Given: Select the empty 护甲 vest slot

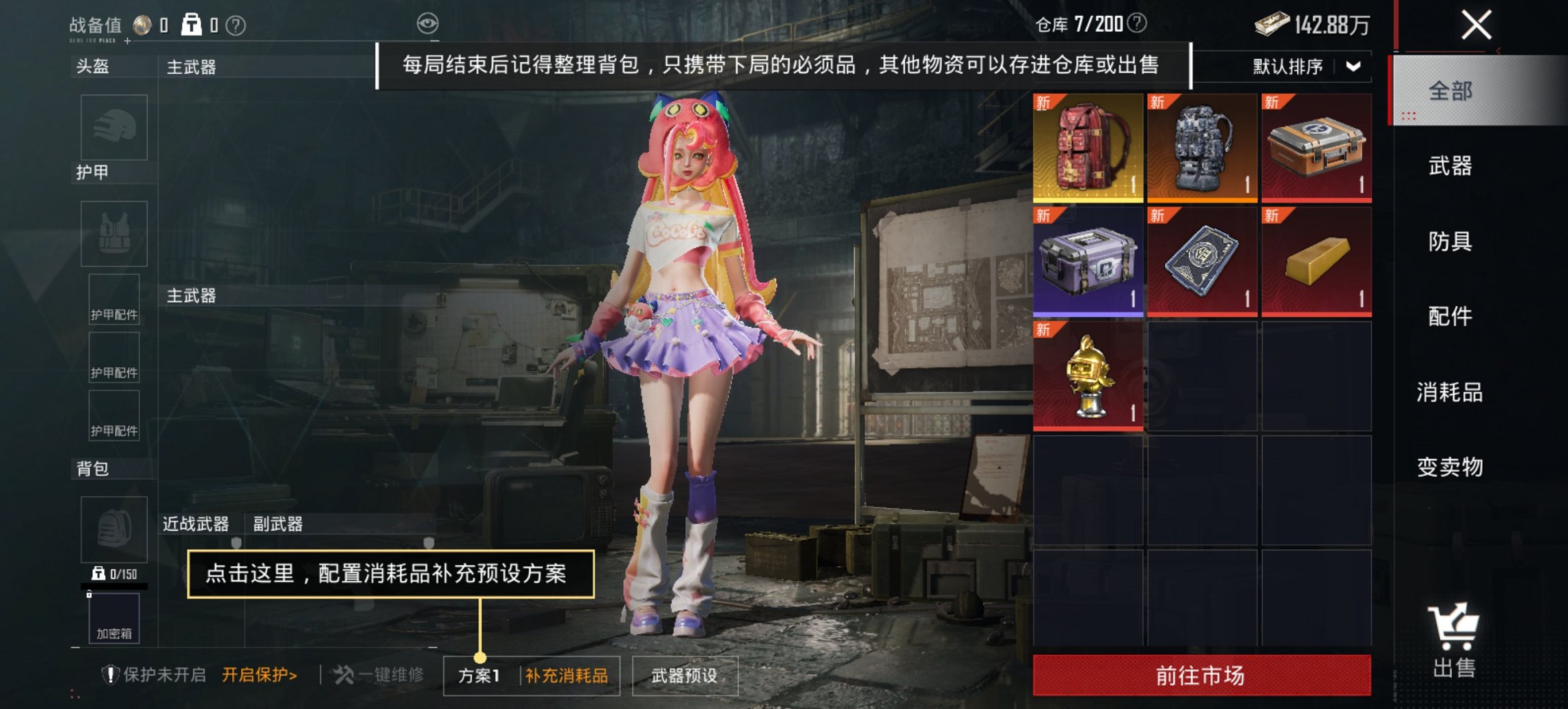Looking at the screenshot, I should pyautogui.click(x=113, y=232).
